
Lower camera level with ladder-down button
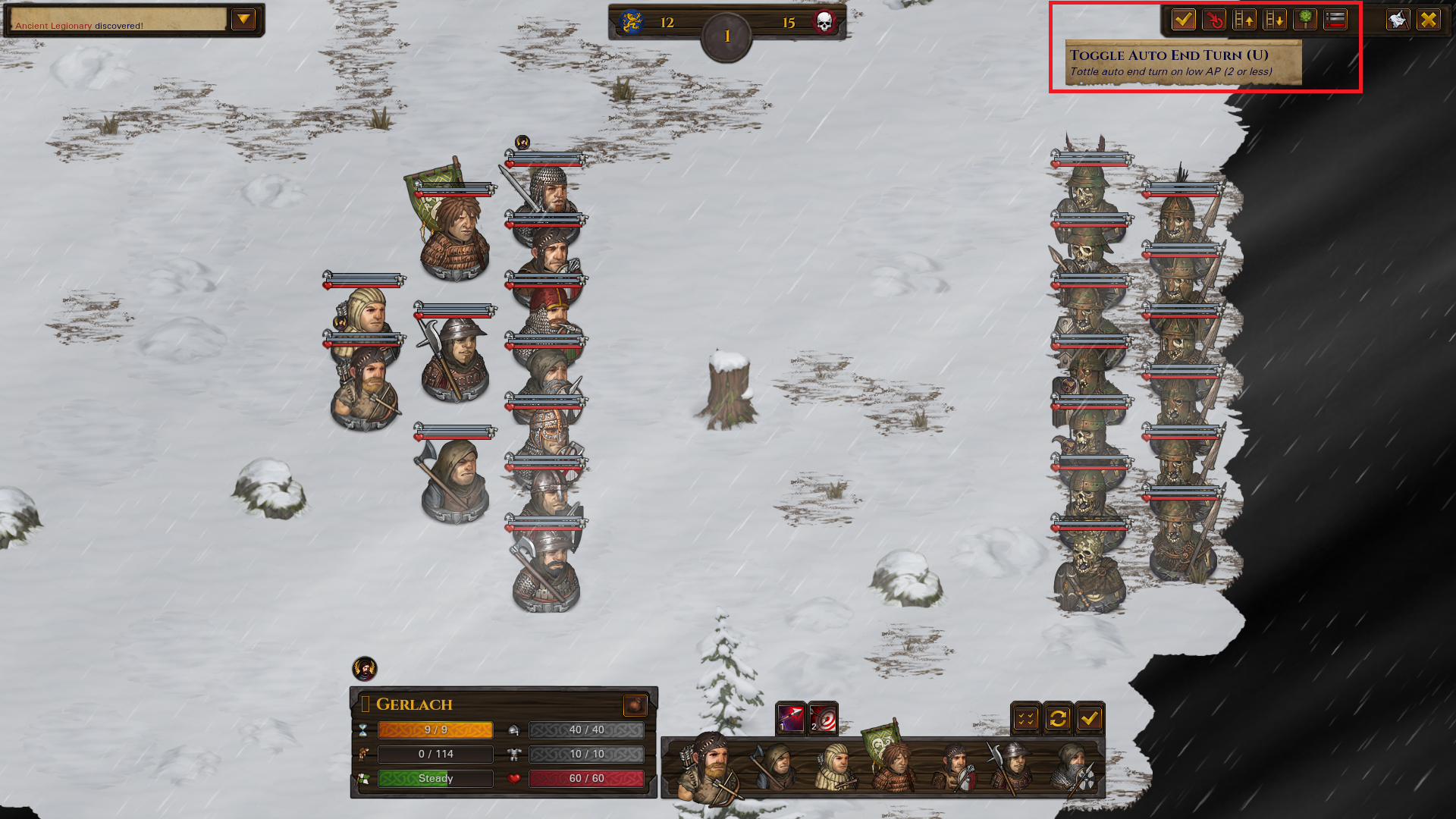click(x=1275, y=20)
